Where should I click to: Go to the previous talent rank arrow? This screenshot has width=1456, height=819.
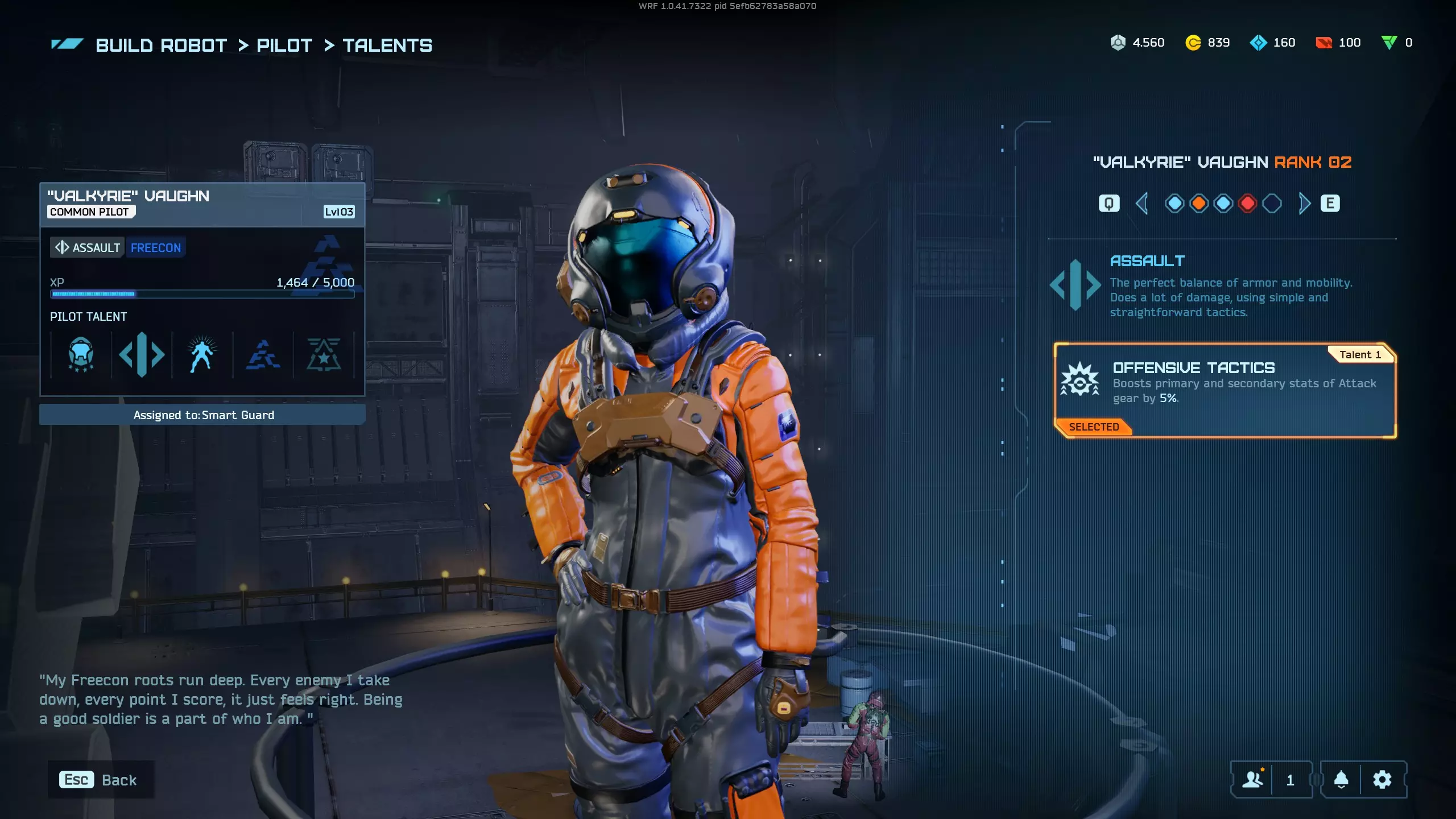coord(1141,204)
